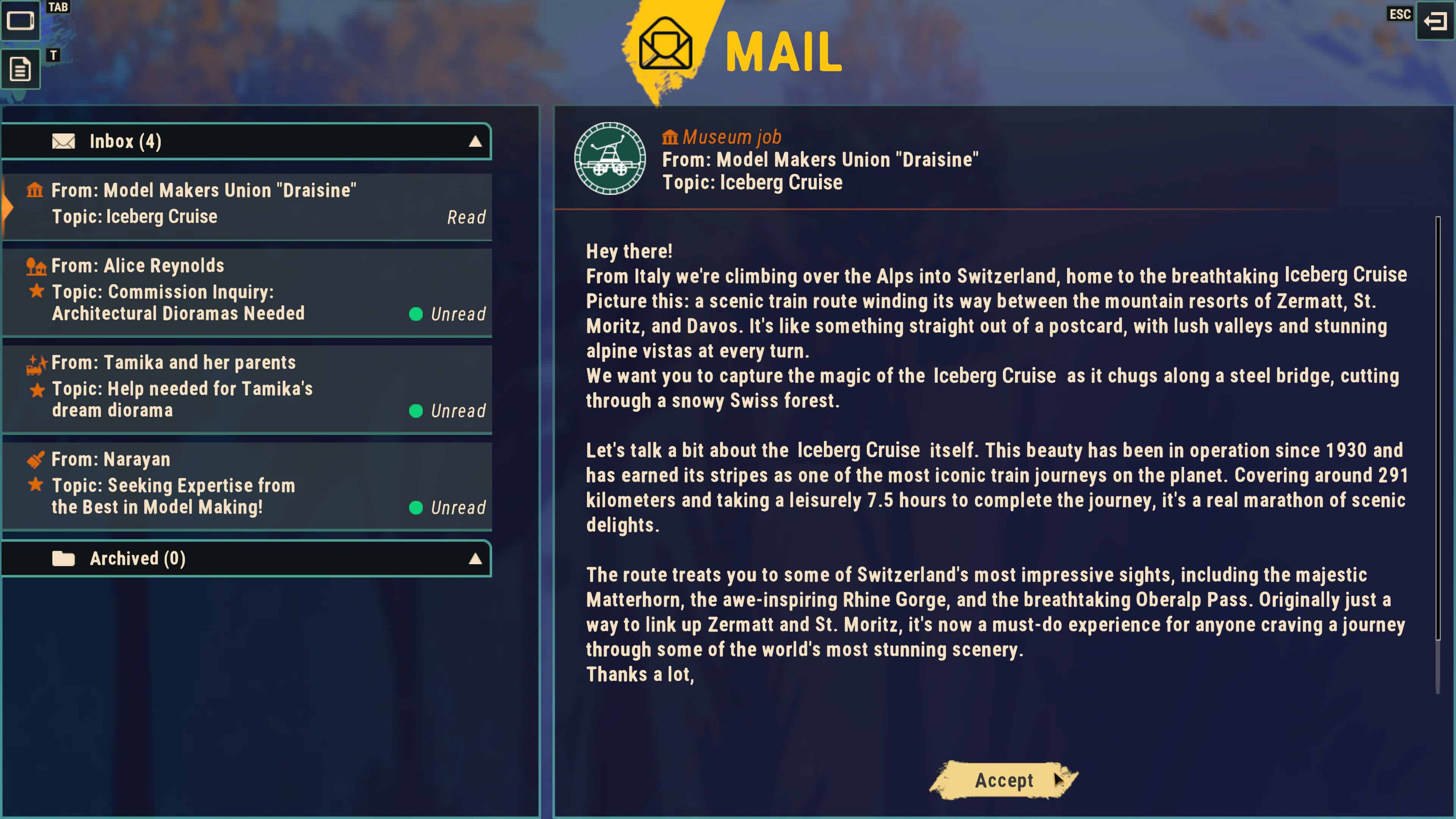The height and width of the screenshot is (819, 1456).
Task: Click the envelope icon next to Inbox
Action: pyautogui.click(x=63, y=141)
